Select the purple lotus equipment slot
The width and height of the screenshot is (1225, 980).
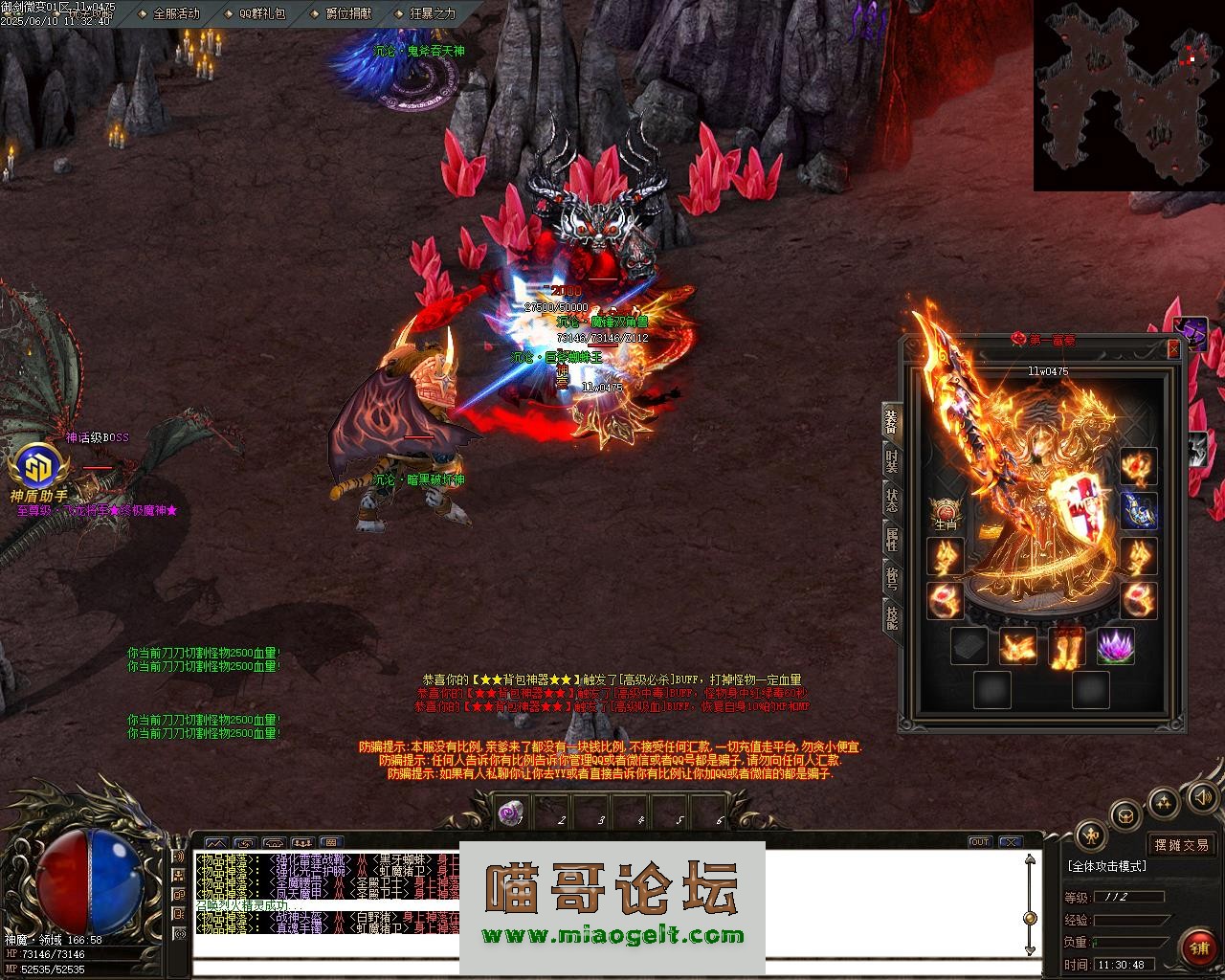tap(1115, 646)
